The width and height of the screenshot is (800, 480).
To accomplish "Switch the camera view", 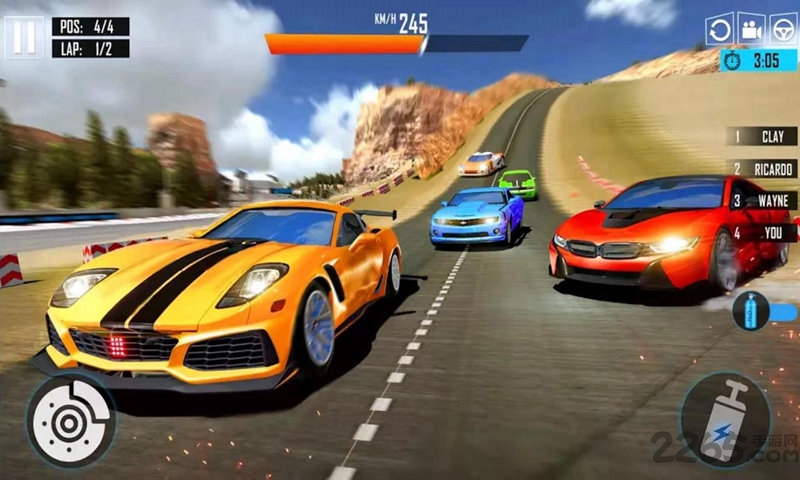I will pyautogui.click(x=751, y=29).
